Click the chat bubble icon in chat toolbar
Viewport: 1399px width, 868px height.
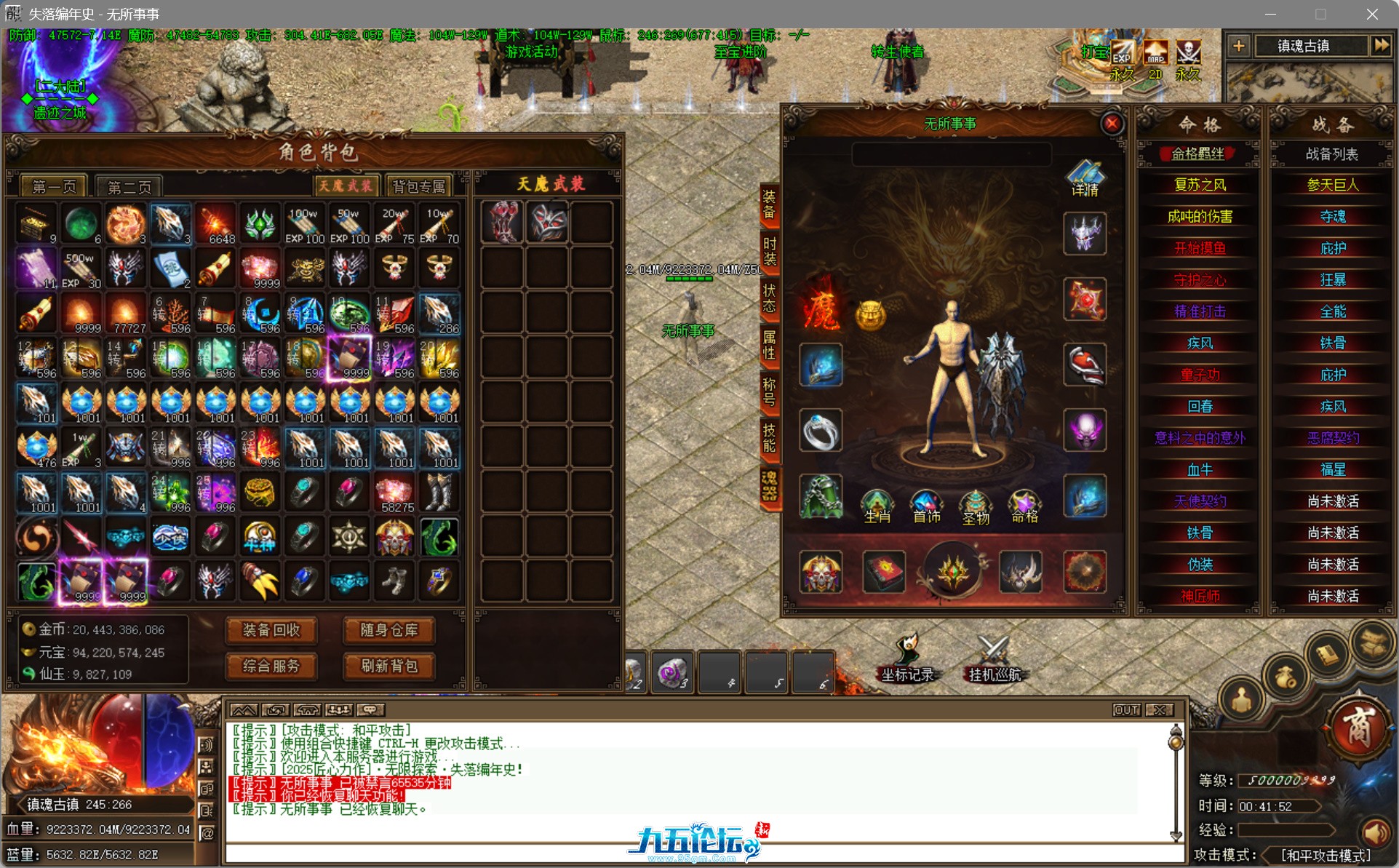(x=370, y=709)
